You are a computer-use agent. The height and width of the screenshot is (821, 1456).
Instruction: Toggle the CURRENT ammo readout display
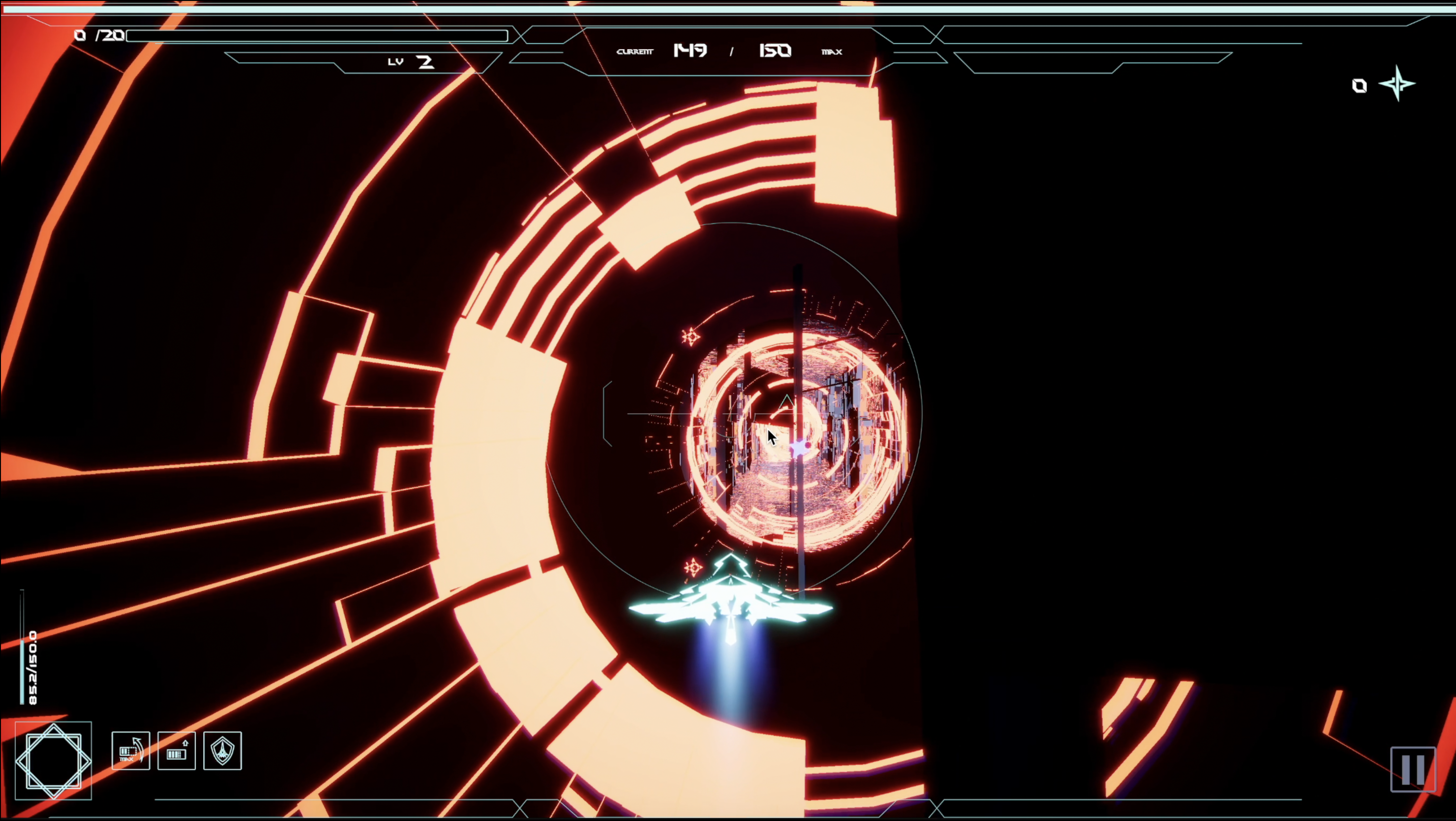tap(635, 51)
